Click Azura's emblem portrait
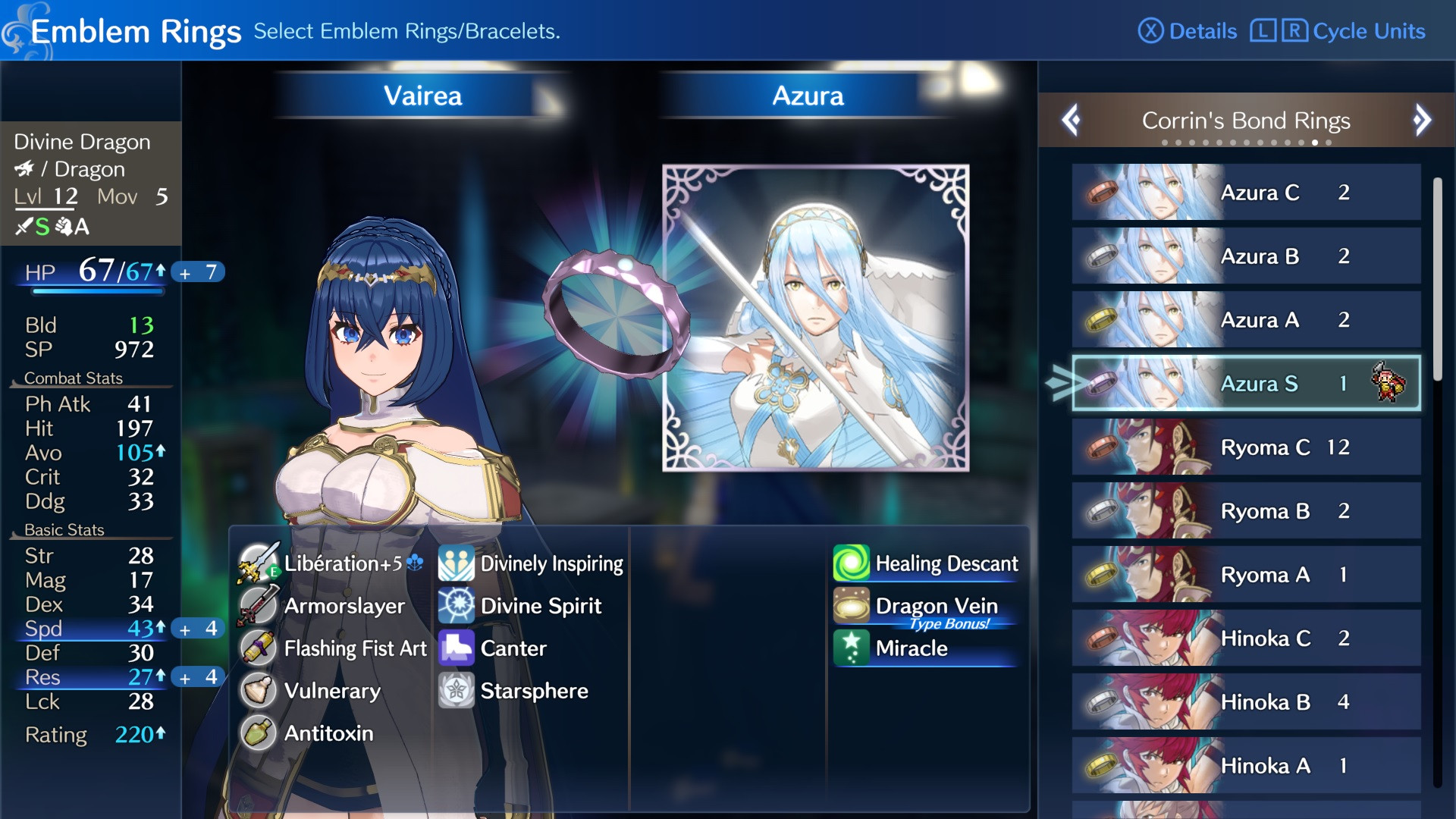 [x=815, y=318]
